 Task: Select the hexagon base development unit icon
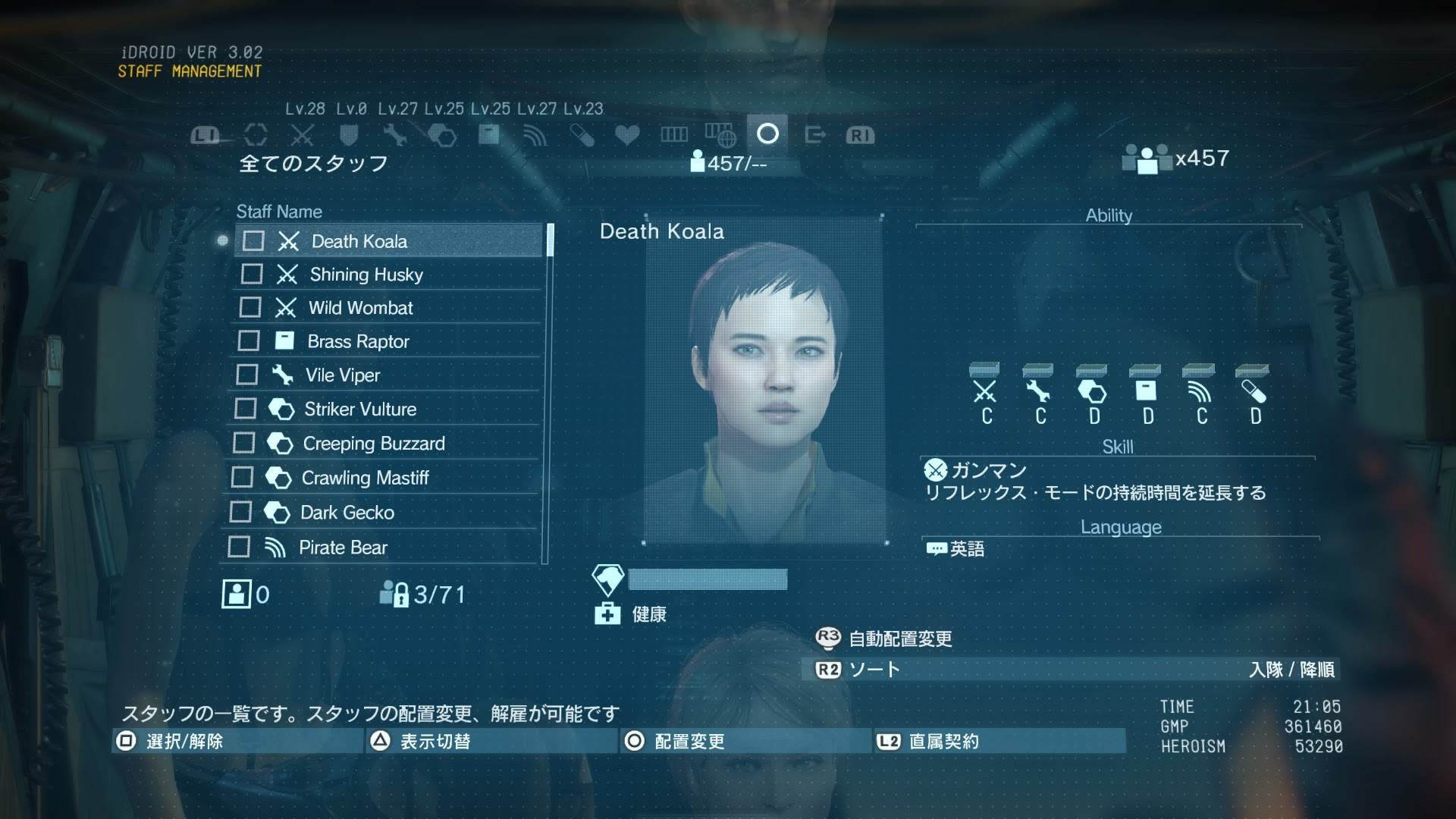tap(442, 134)
